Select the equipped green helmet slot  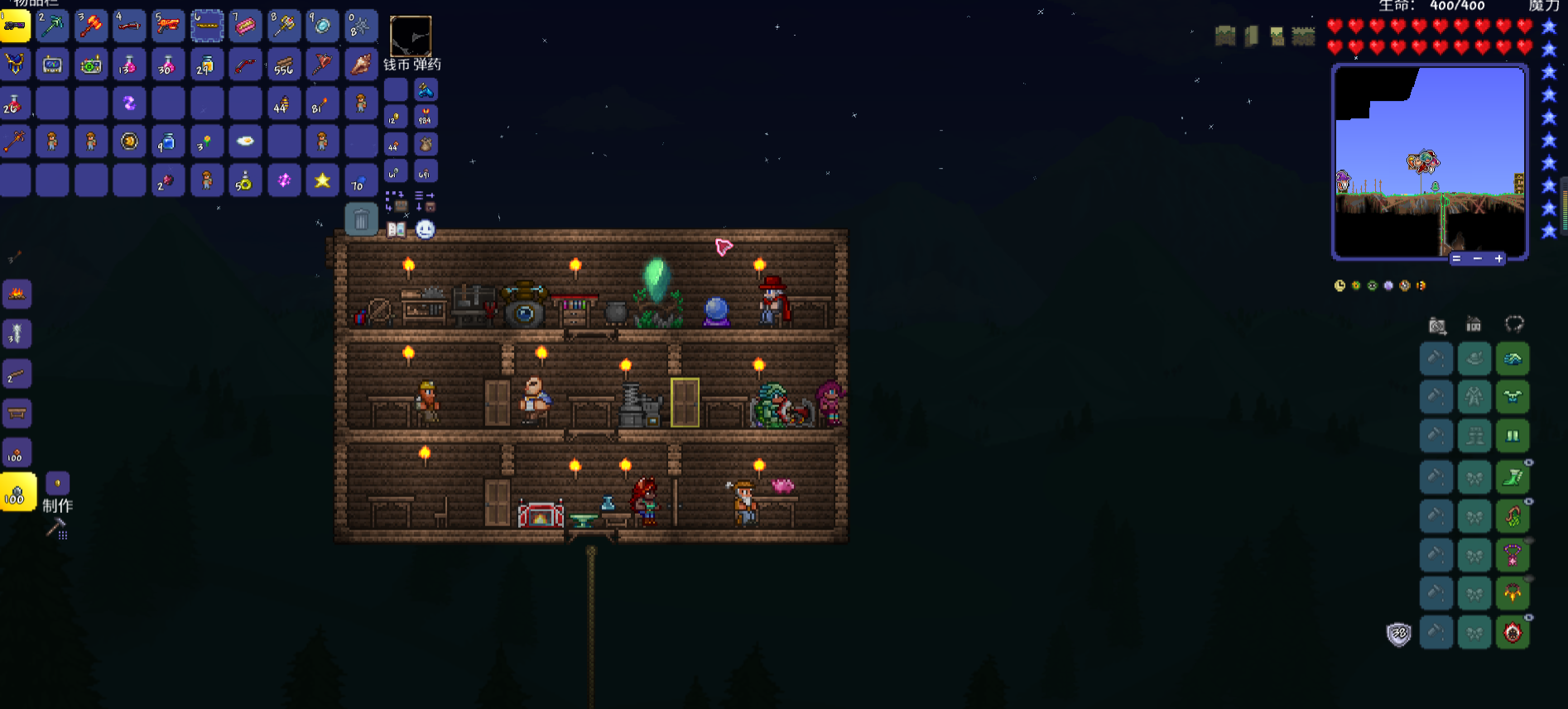click(x=1513, y=359)
